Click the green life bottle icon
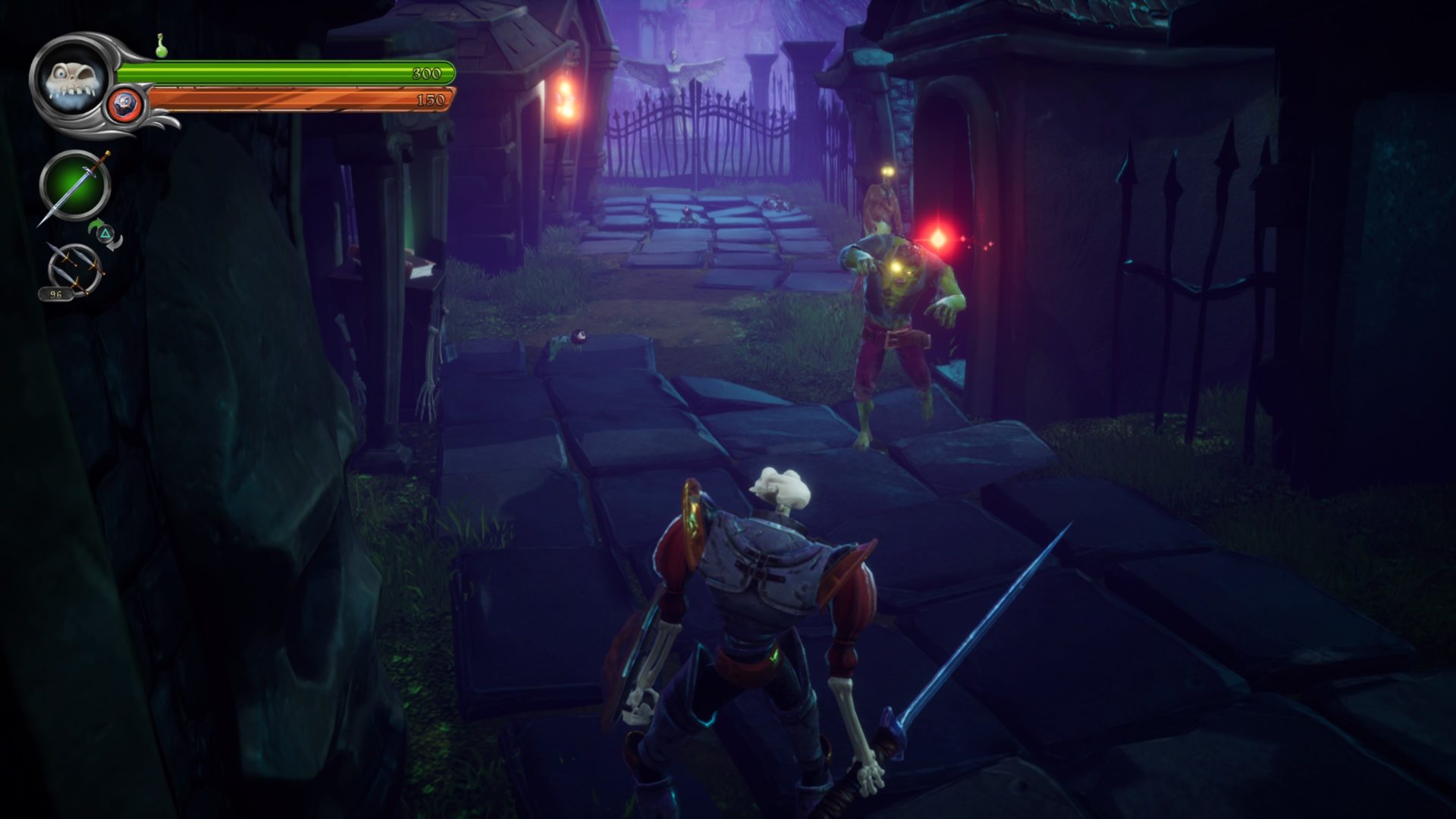The image size is (1456, 819). click(161, 45)
